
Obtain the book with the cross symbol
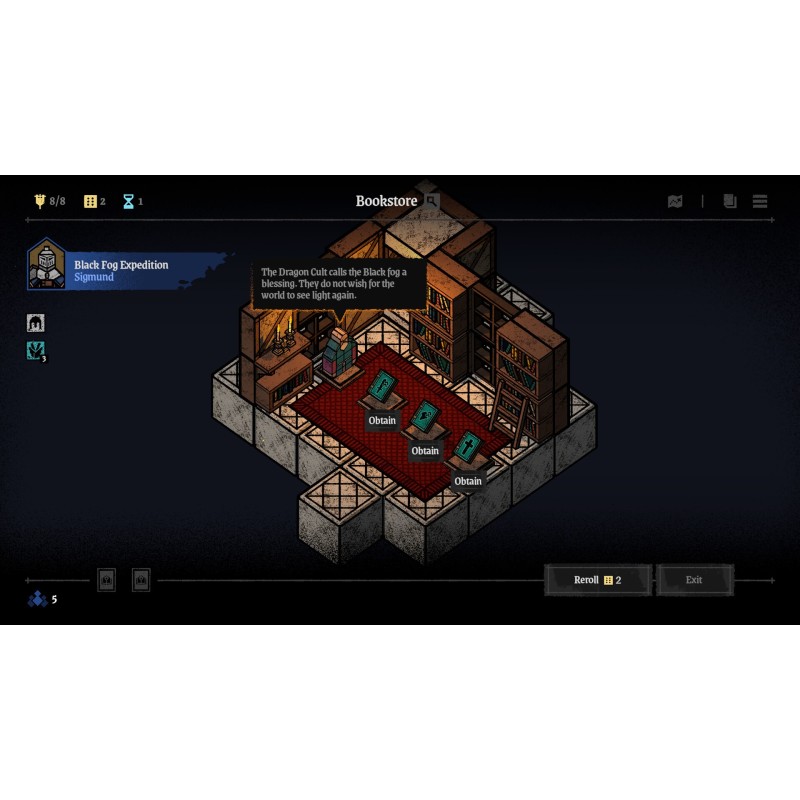(468, 481)
